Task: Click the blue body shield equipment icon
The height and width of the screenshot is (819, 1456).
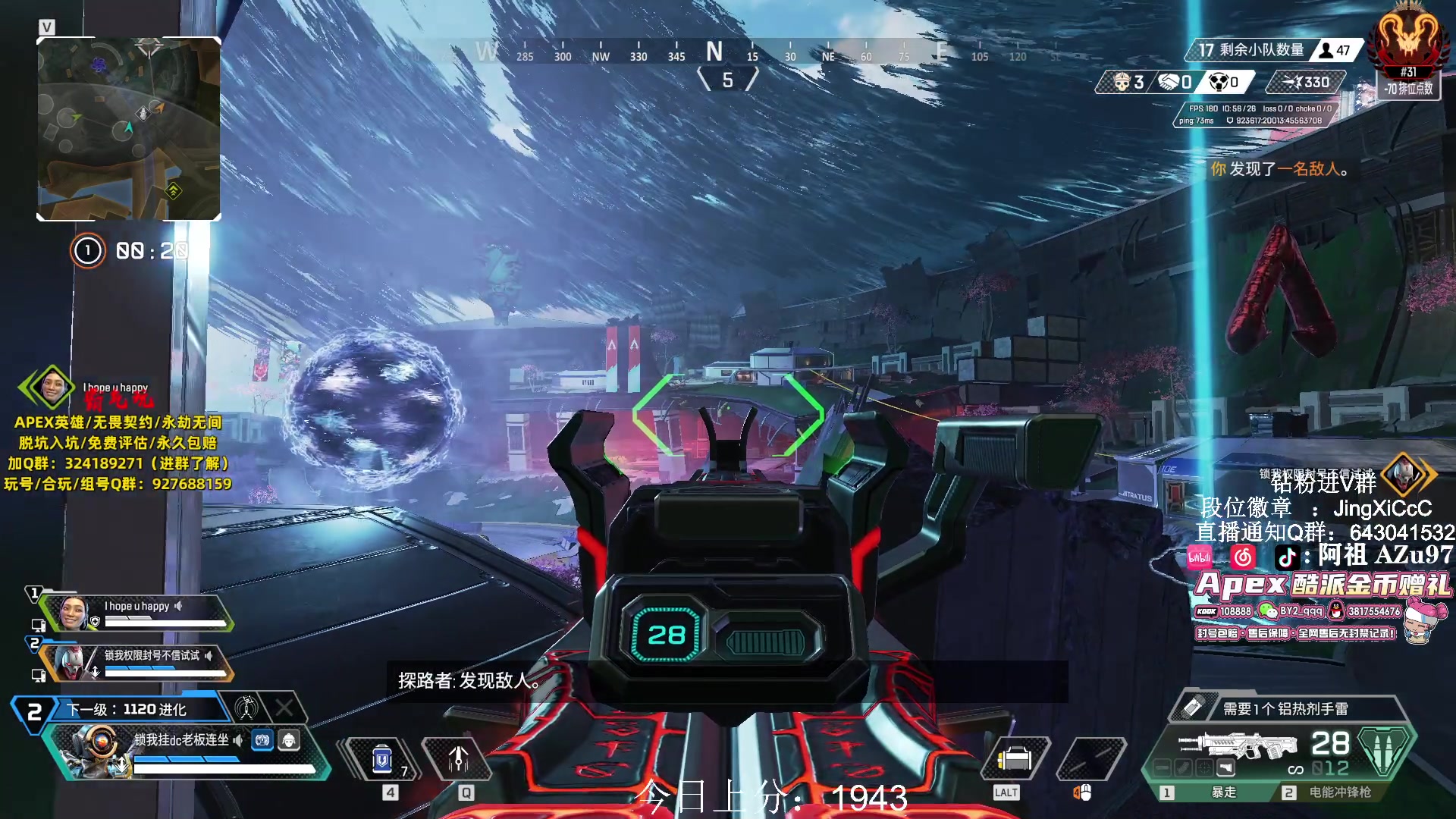Action: 262,740
